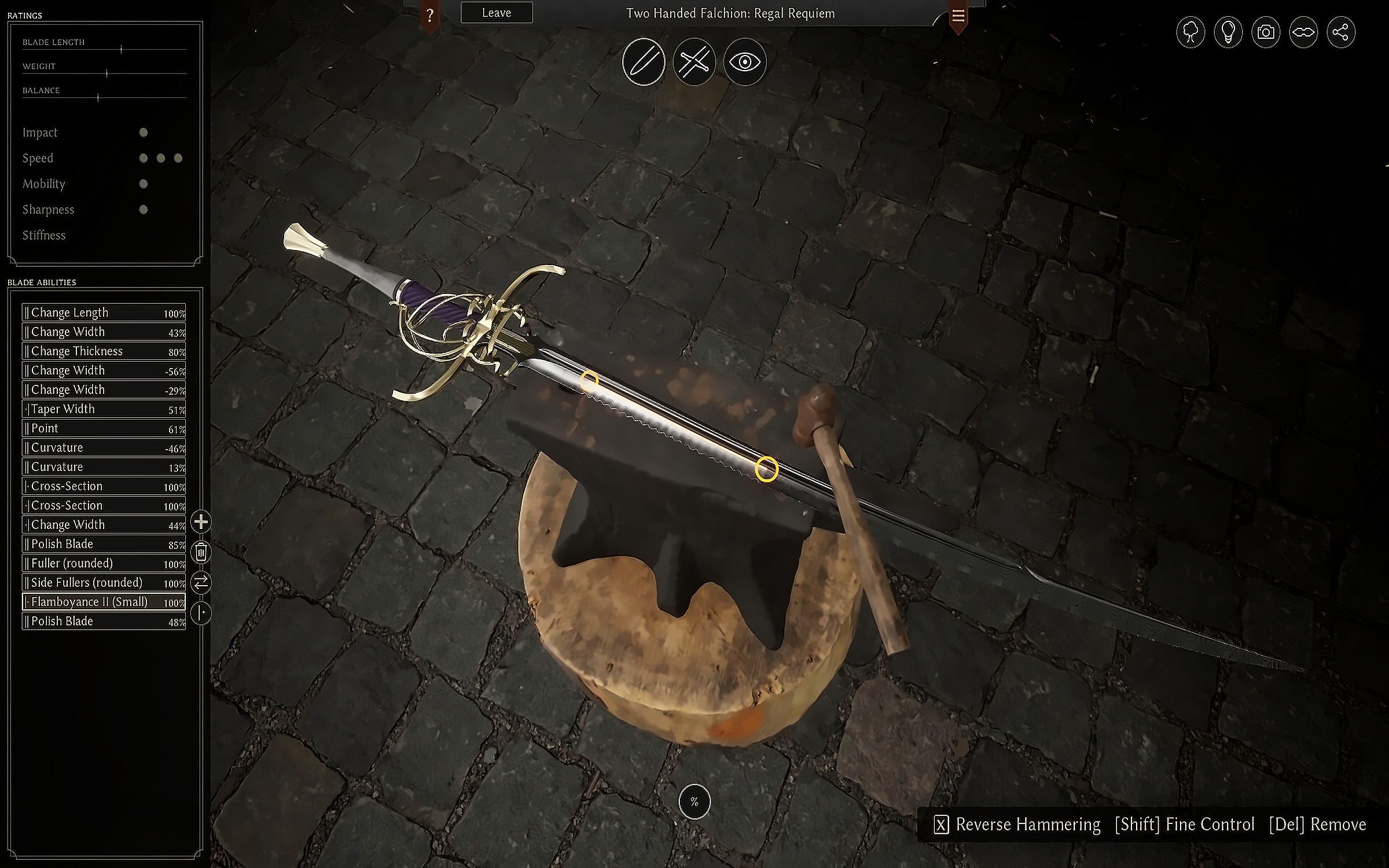This screenshot has width=1389, height=868.
Task: Click the Leave button
Action: coord(497,13)
